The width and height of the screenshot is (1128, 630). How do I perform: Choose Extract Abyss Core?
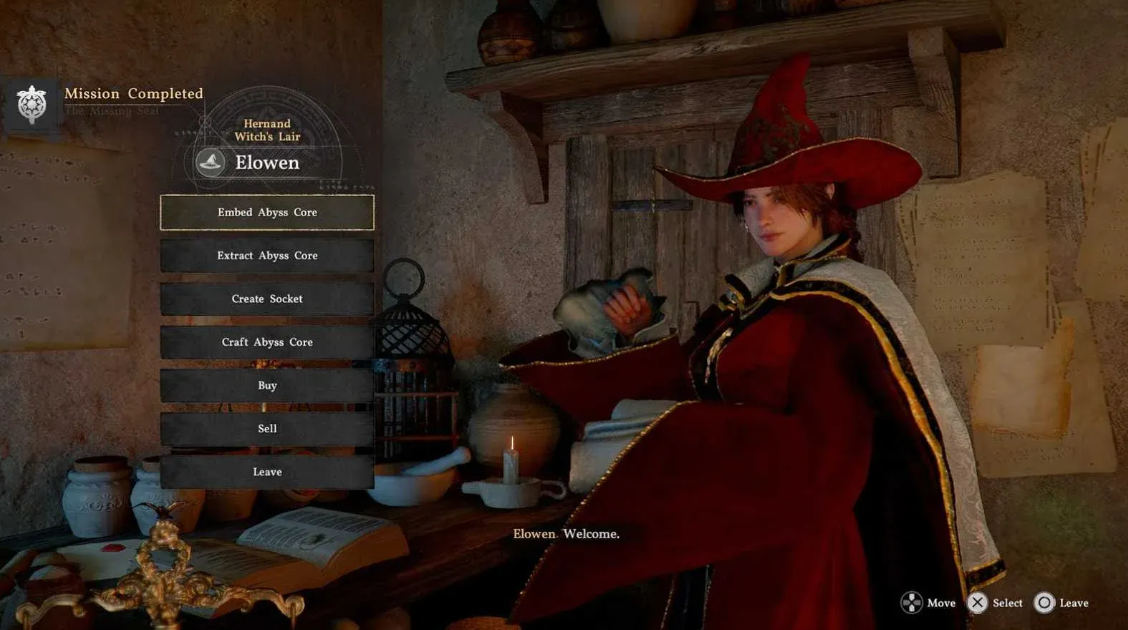pyautogui.click(x=267, y=256)
